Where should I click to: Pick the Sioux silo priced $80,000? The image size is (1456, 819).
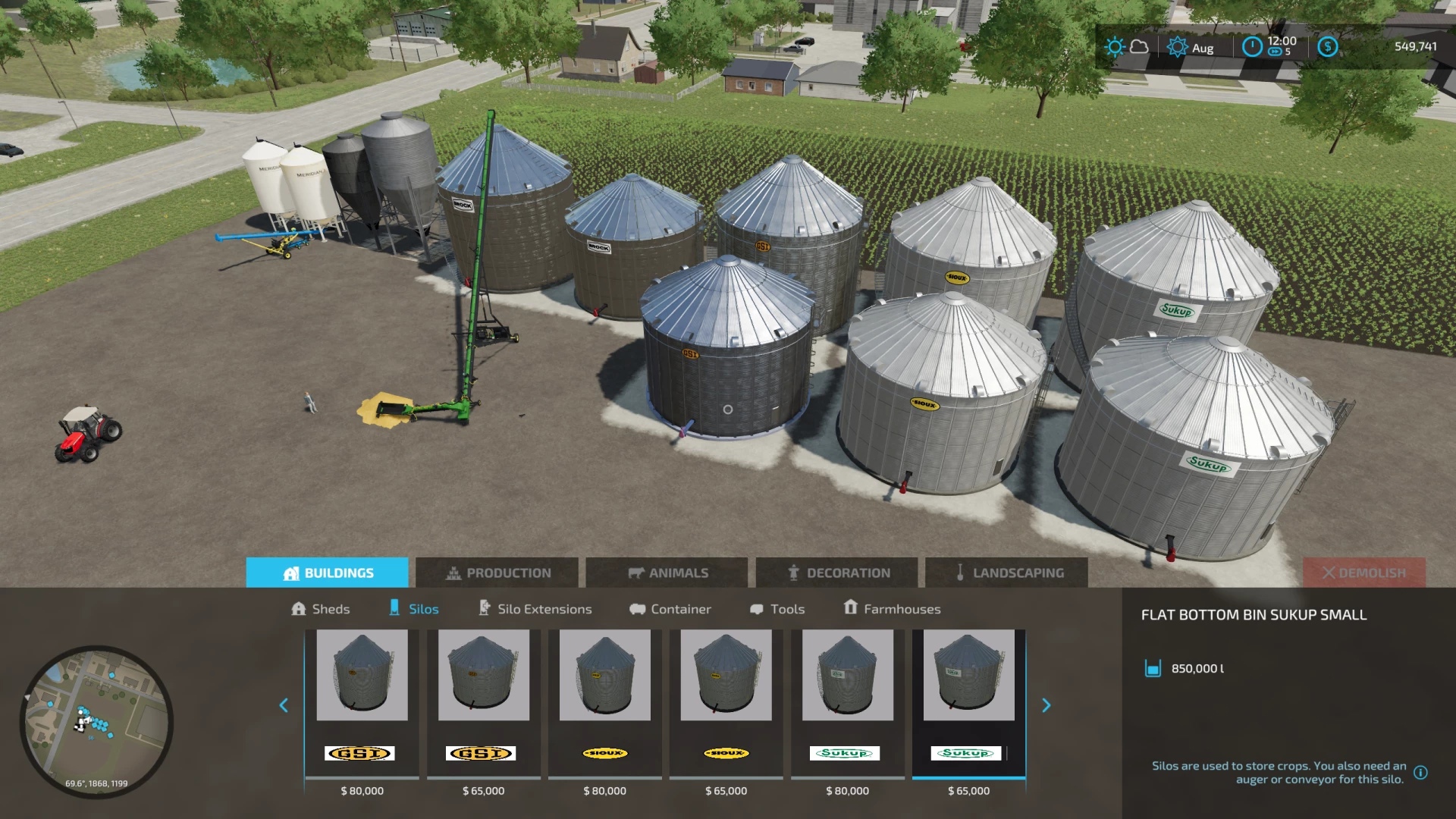coord(604,704)
